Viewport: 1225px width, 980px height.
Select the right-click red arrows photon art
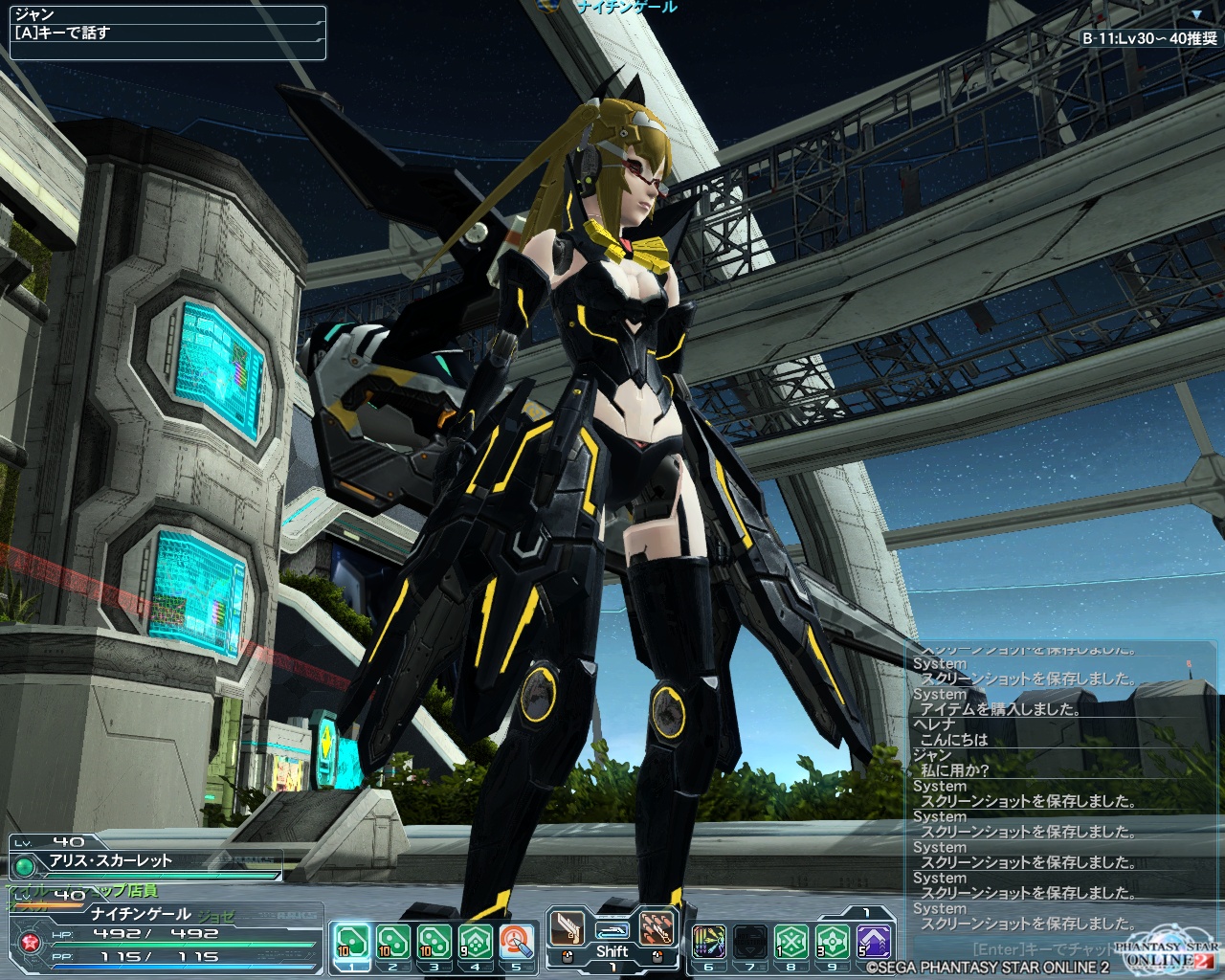(x=656, y=928)
